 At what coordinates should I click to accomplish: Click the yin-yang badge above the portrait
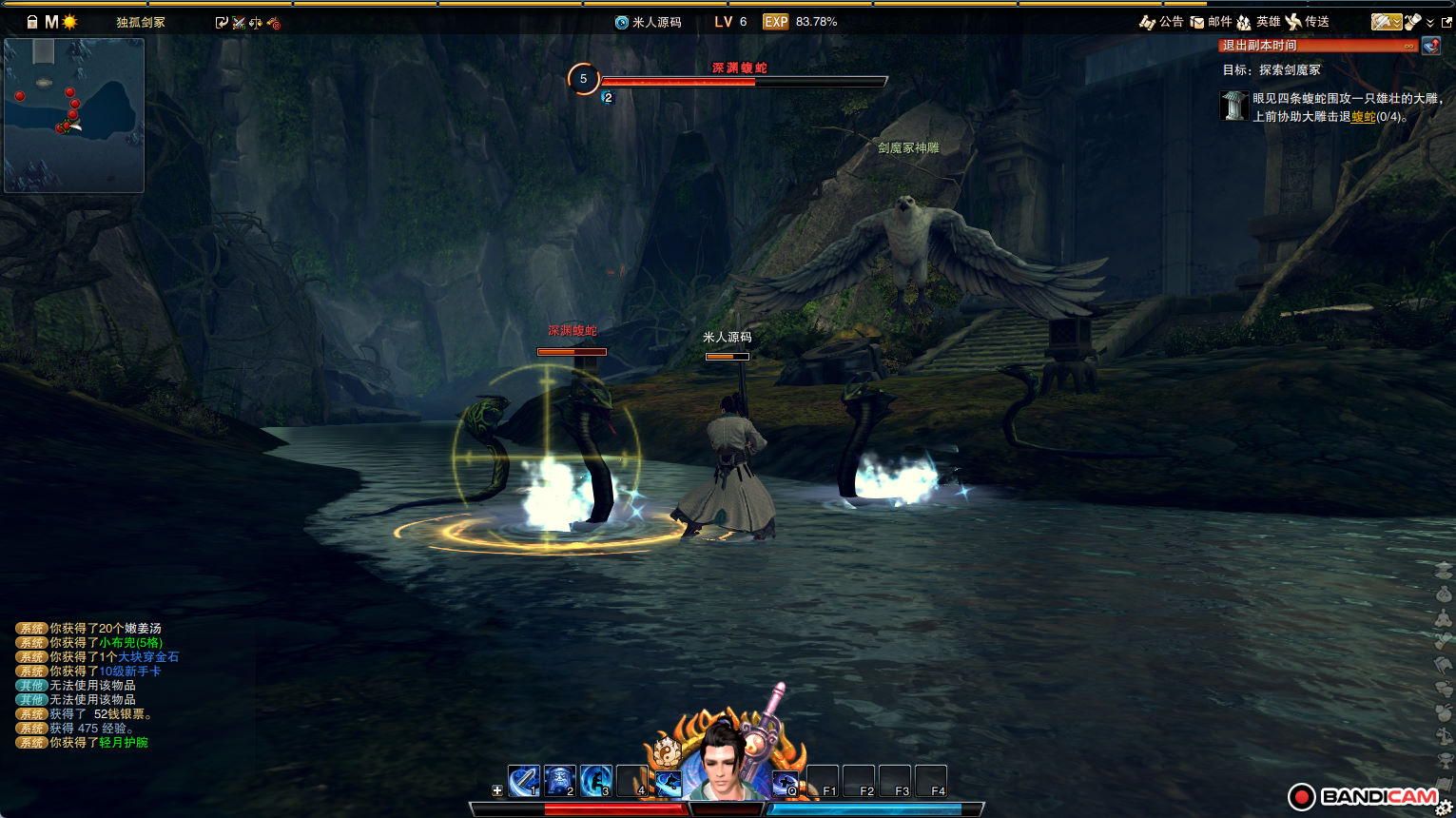tap(667, 753)
